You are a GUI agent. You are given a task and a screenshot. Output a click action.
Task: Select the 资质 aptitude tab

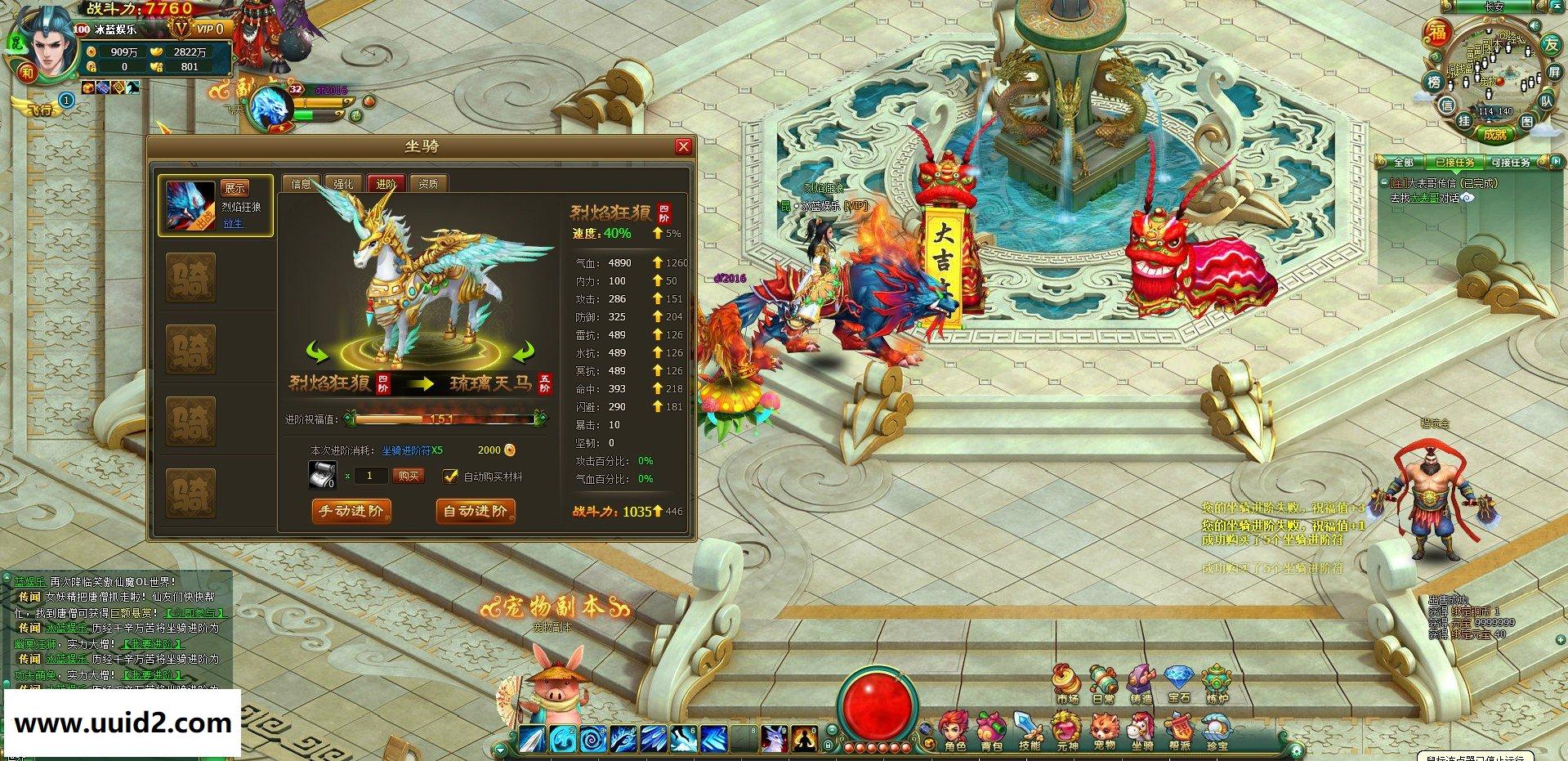click(x=428, y=184)
